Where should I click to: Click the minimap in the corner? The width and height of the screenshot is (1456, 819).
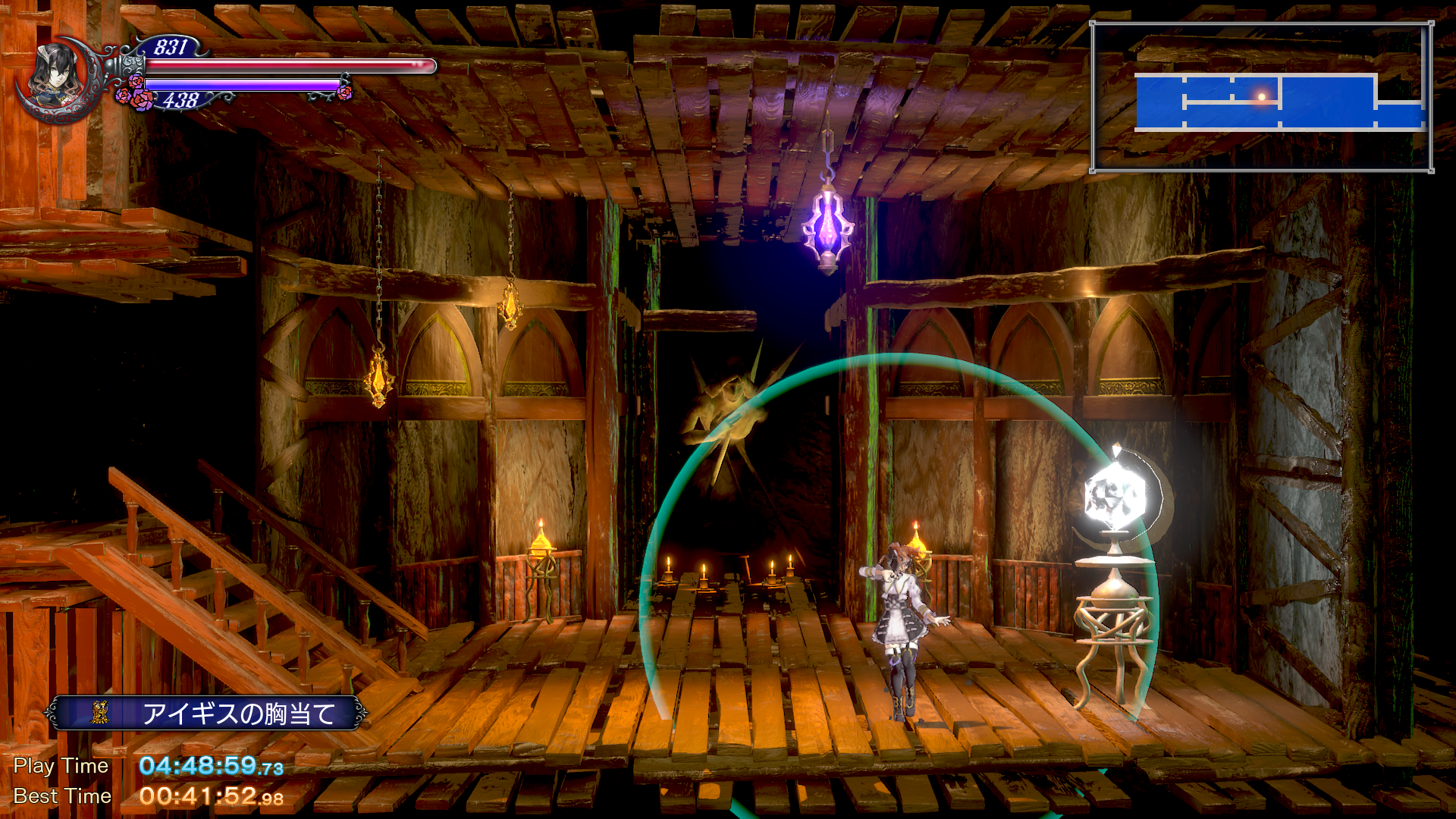tap(1261, 97)
